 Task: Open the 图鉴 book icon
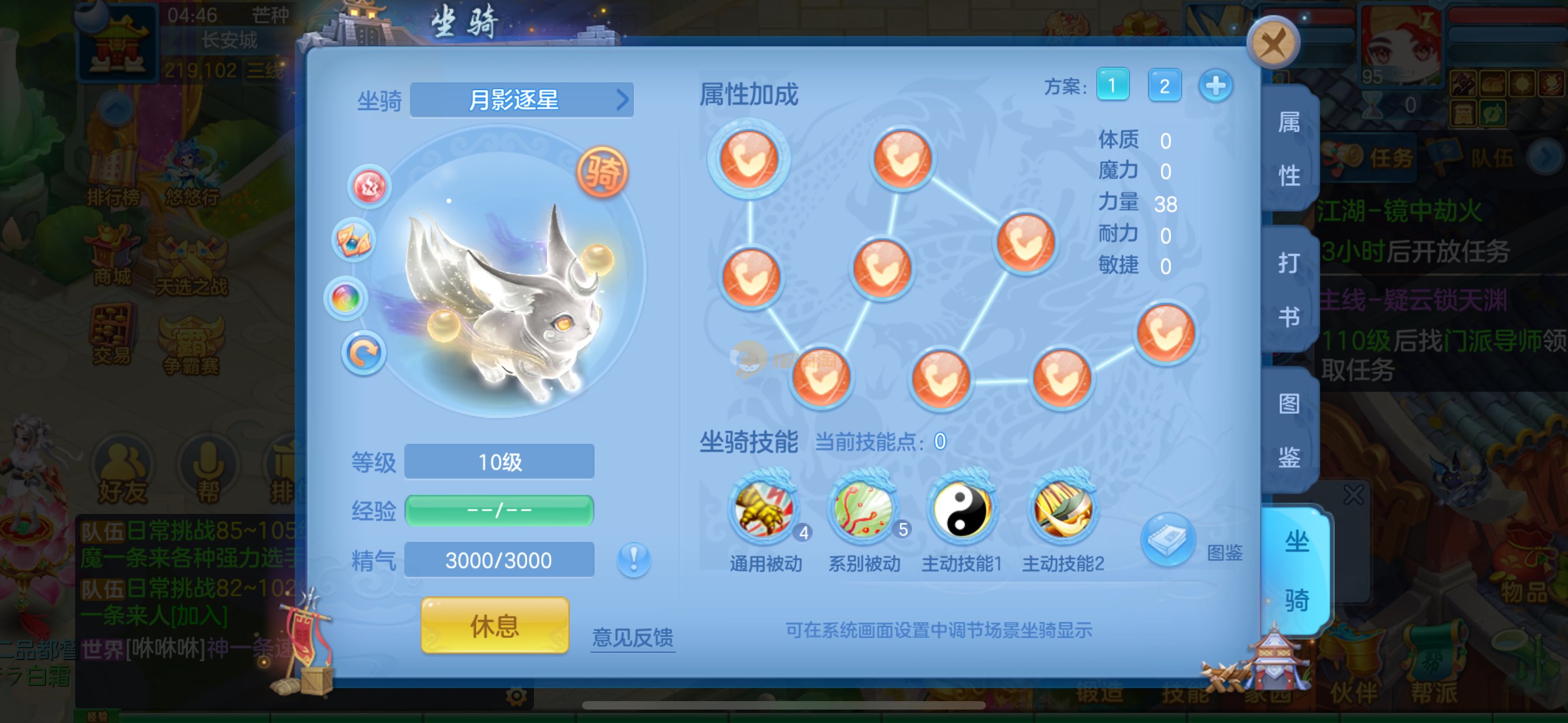tap(1168, 540)
